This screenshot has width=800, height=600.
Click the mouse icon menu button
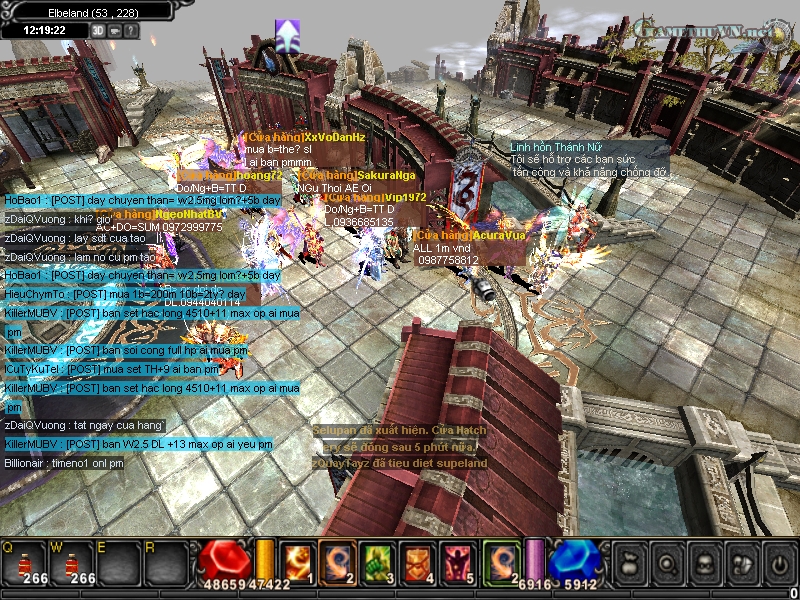click(x=740, y=562)
